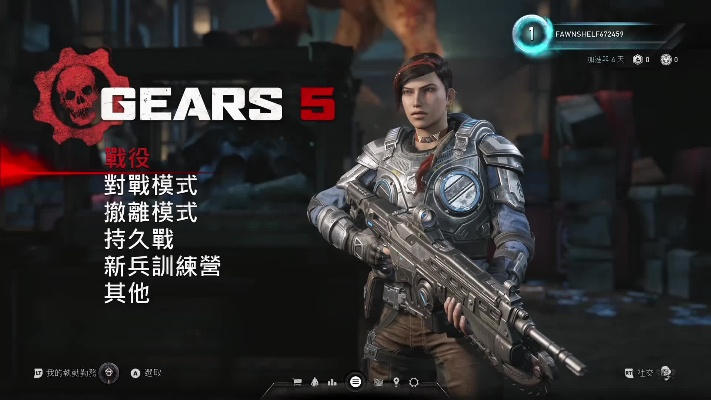This screenshot has width=711, height=400.
Task: Open the gear settings tab
Action: [x=415, y=382]
